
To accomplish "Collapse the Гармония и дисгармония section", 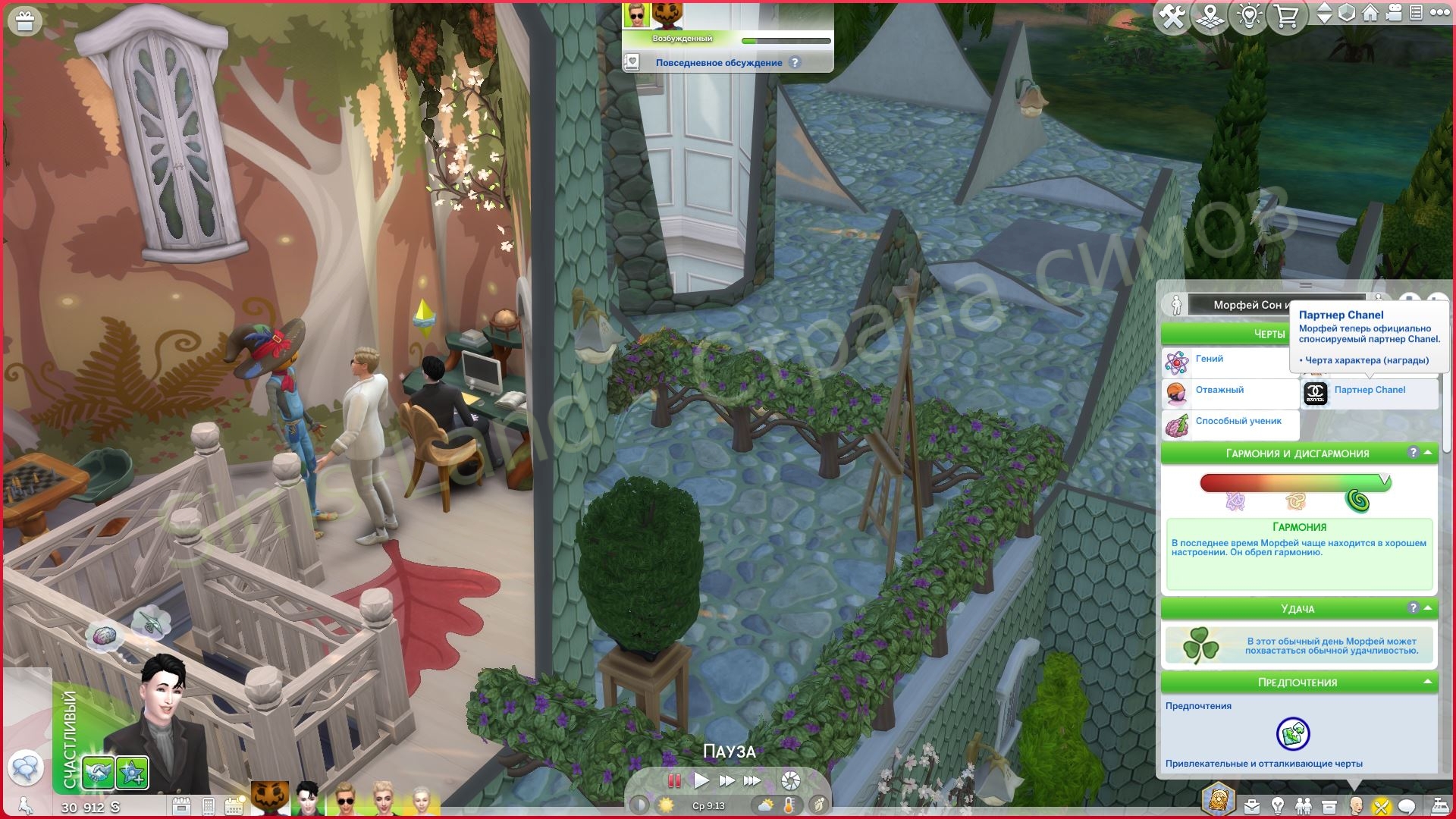I will coord(1429,453).
